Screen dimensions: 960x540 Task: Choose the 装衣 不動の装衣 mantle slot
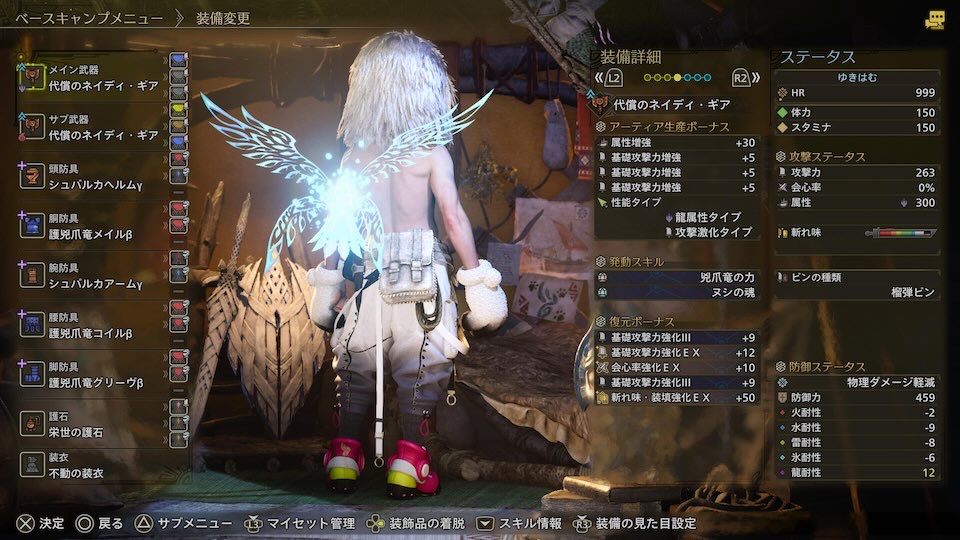point(100,466)
